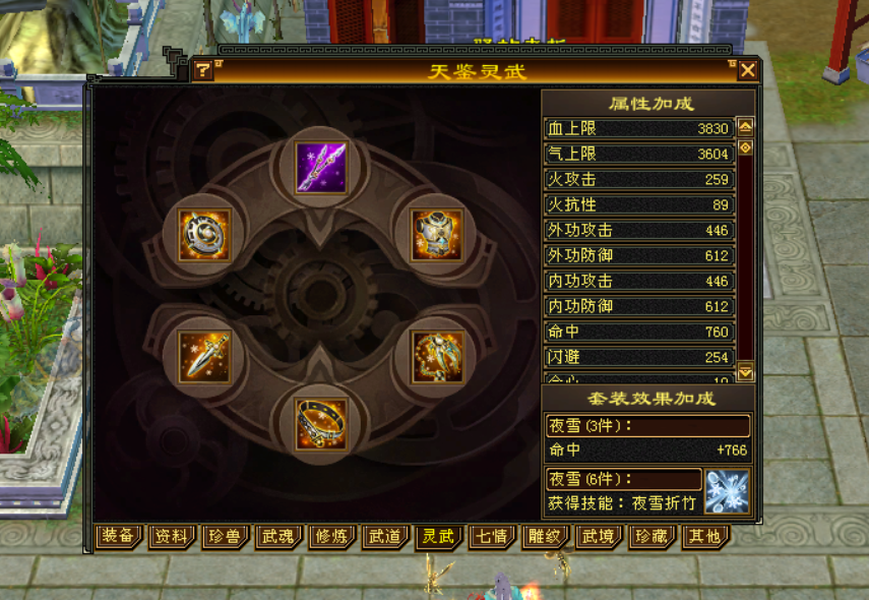The height and width of the screenshot is (600, 869).
Task: Open the 雕纹 tab
Action: click(x=543, y=537)
